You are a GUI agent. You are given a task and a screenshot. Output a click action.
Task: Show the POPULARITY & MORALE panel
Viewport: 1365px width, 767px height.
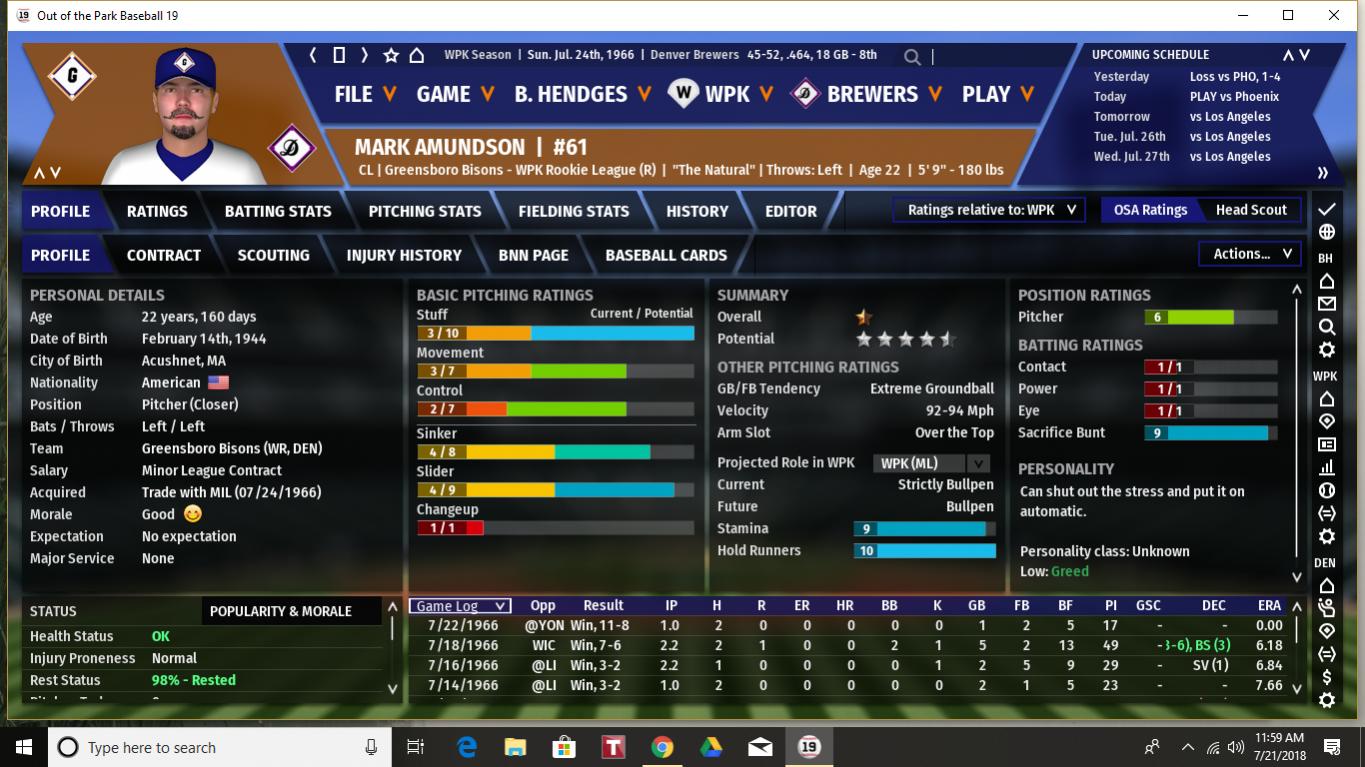281,611
